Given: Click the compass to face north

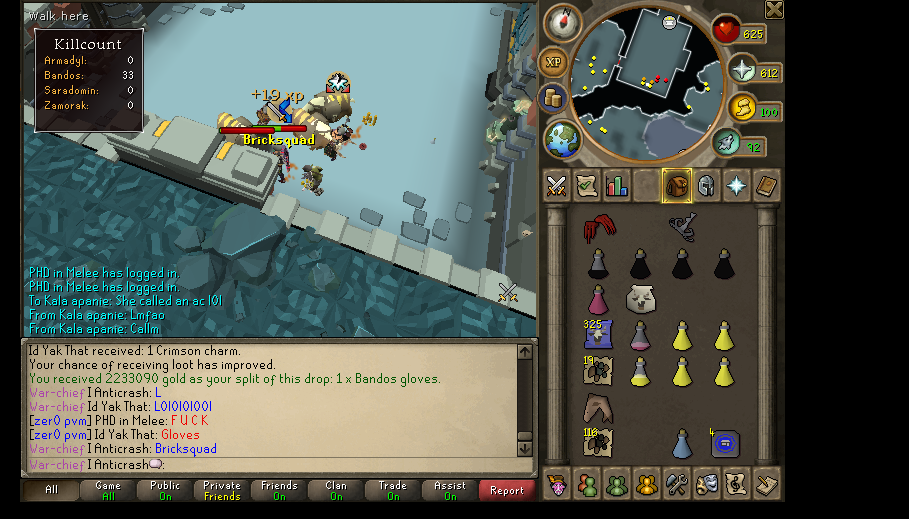Looking at the screenshot, I should [562, 23].
